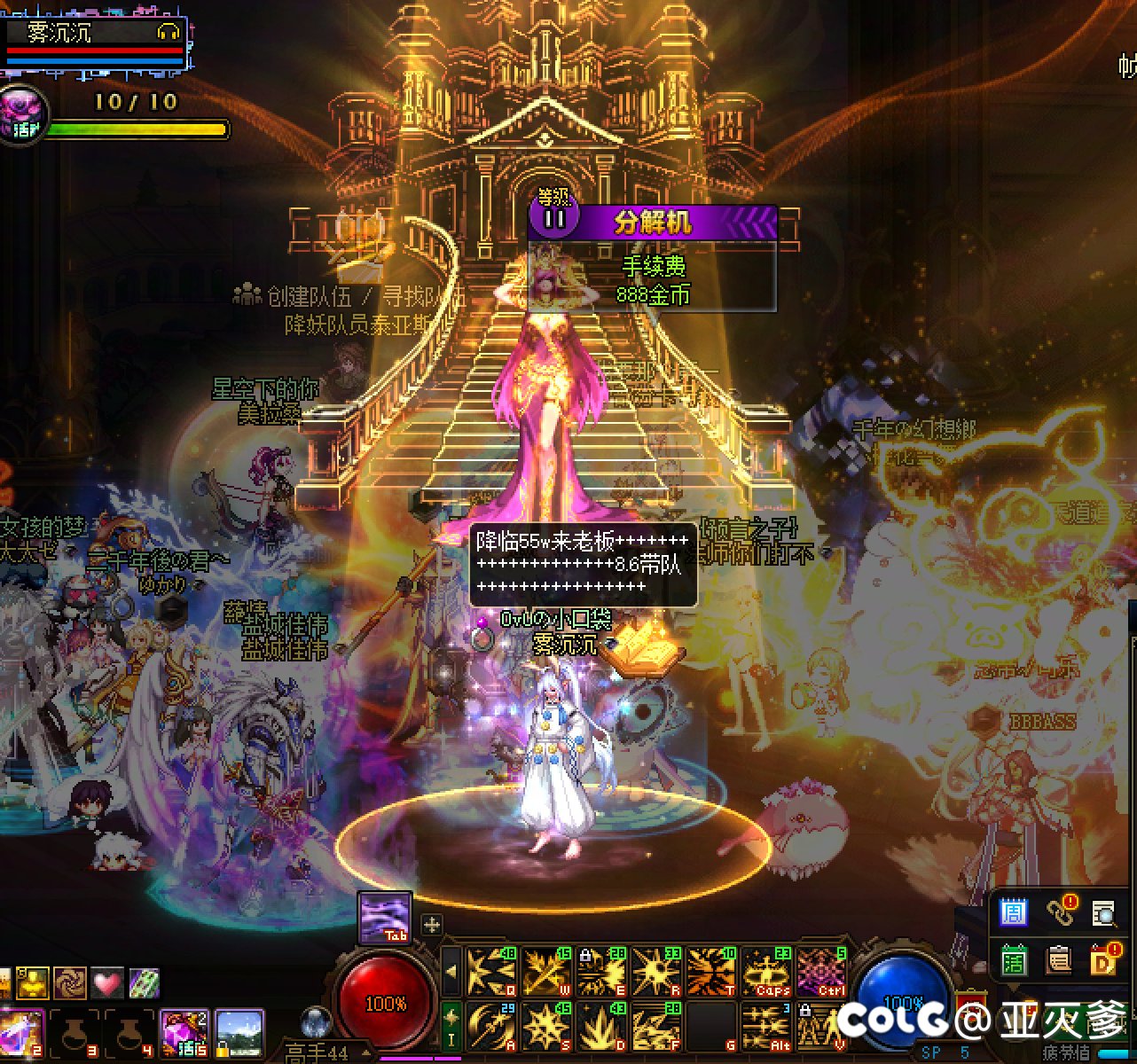
Task: Use the crossed arrows skill on W
Action: point(545,971)
